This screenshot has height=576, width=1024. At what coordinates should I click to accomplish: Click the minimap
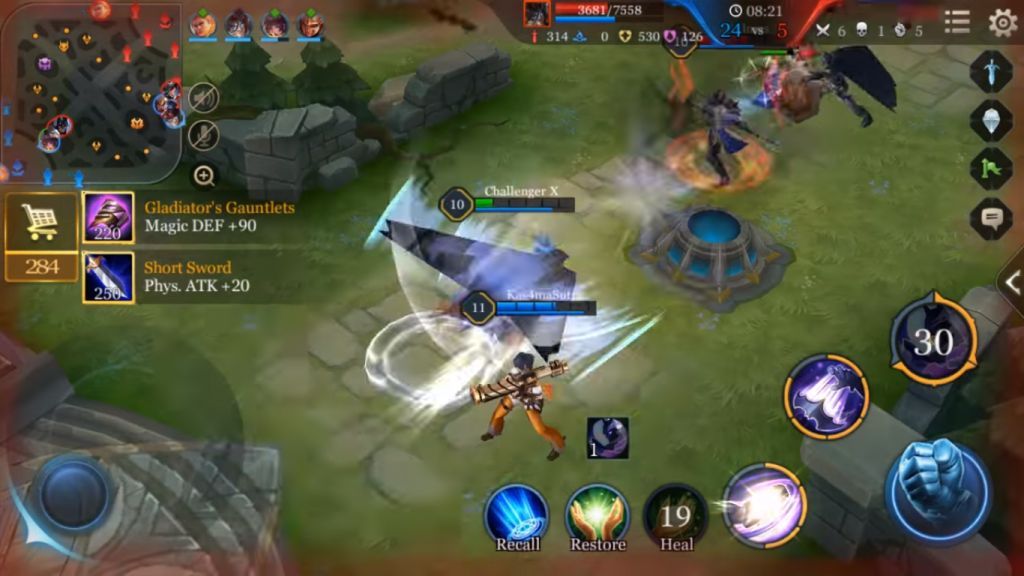[x=90, y=92]
